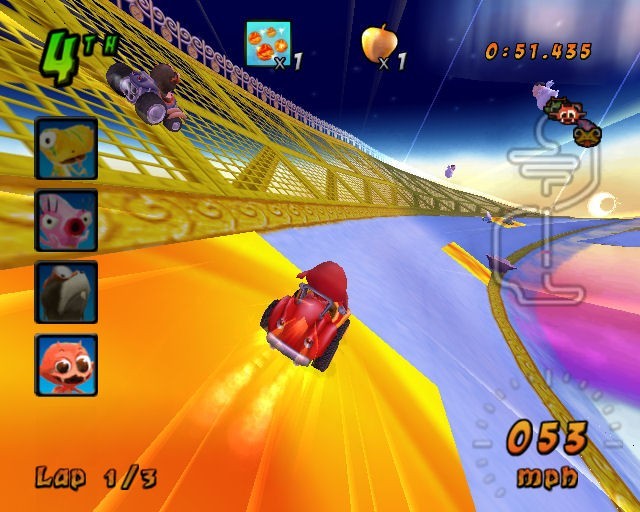Click the golden apple counter icon
640x512 pixels.
(378, 42)
